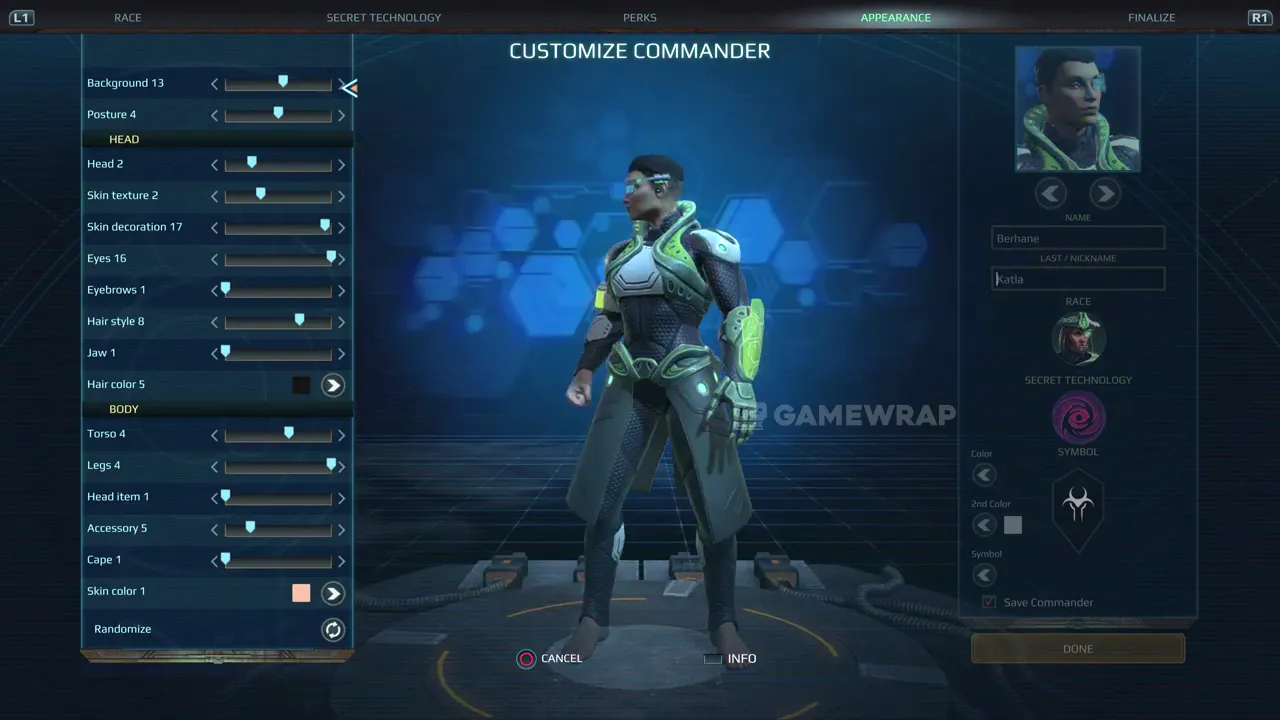Image resolution: width=1280 pixels, height=720 pixels.
Task: Click the Randomize appearance button
Action: (333, 629)
